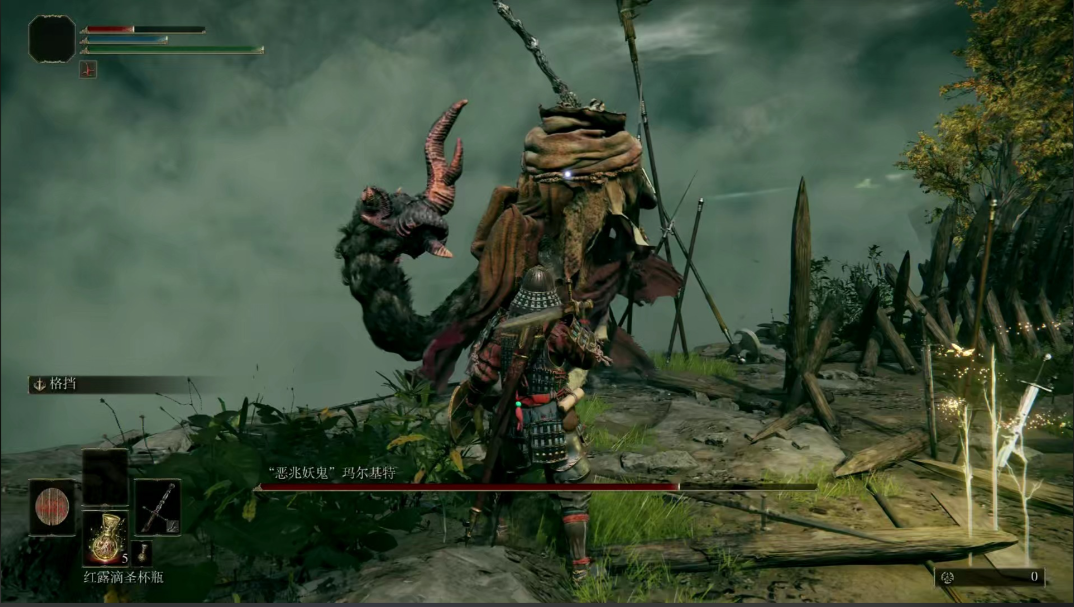Screen dimensions: 1074x607
Task: Select the equipped sword weapon slot
Action: 157,507
